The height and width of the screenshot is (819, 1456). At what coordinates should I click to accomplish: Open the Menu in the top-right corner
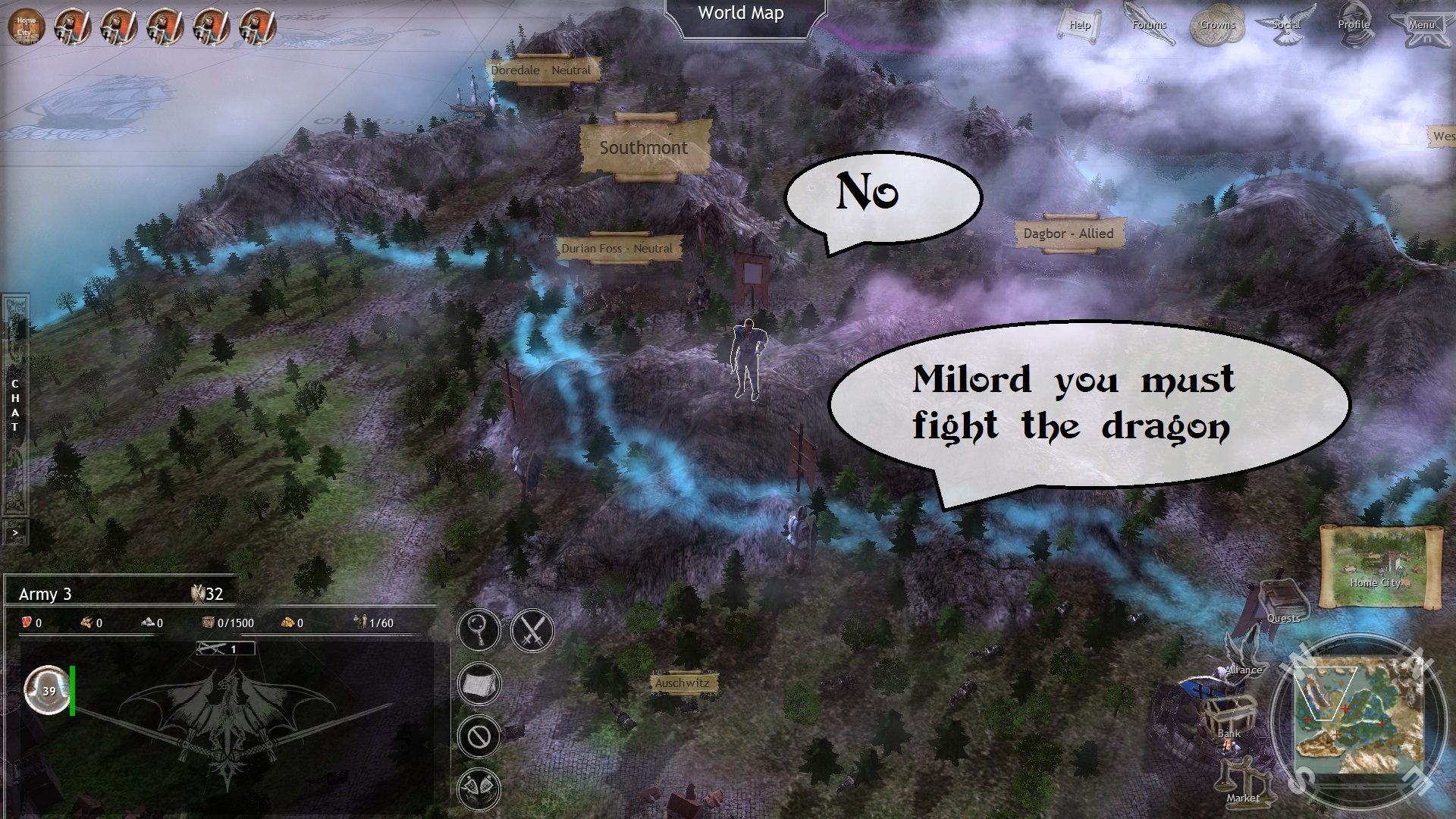tap(1422, 24)
